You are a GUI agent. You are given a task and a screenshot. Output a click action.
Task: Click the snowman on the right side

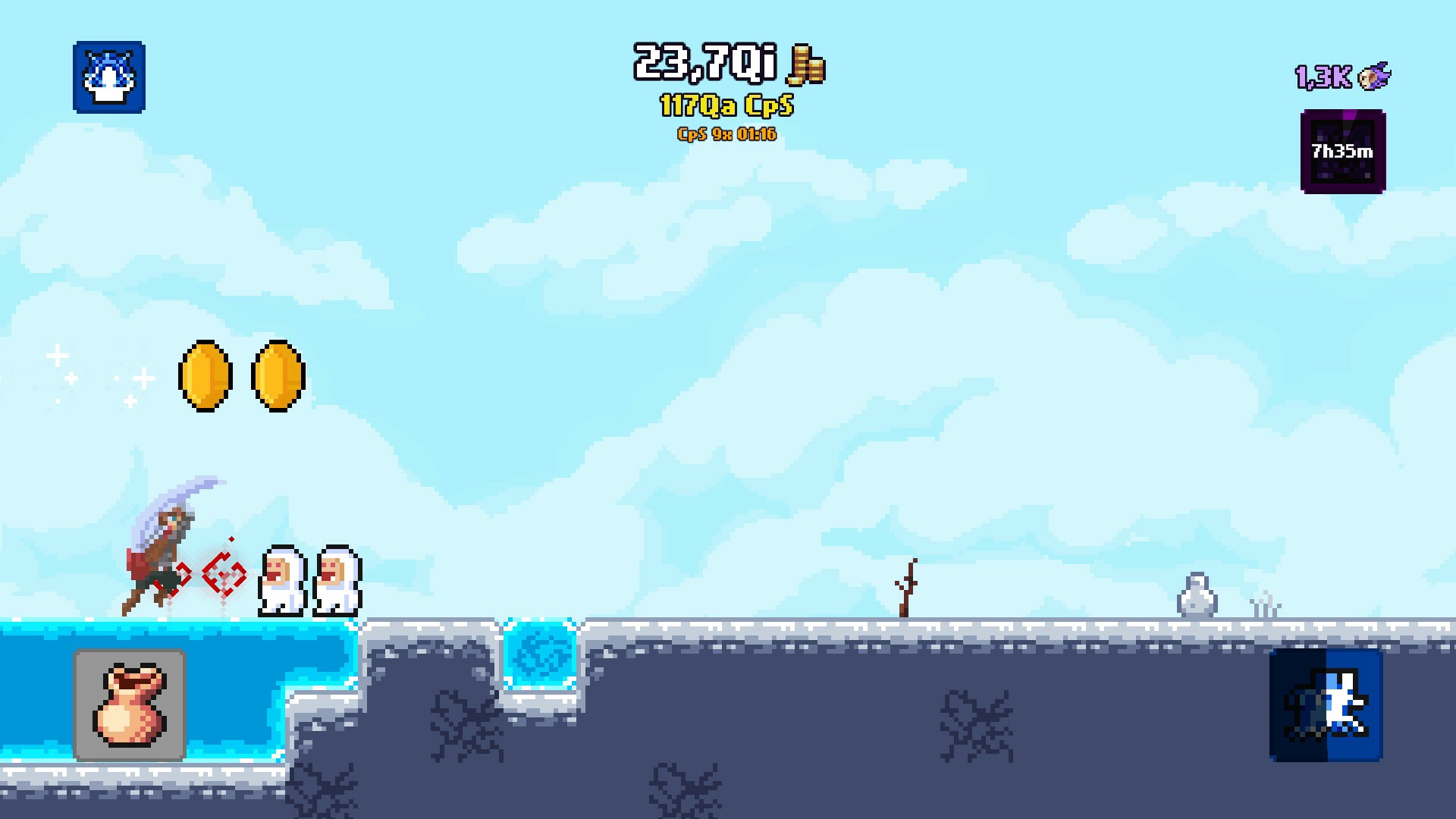click(1198, 595)
